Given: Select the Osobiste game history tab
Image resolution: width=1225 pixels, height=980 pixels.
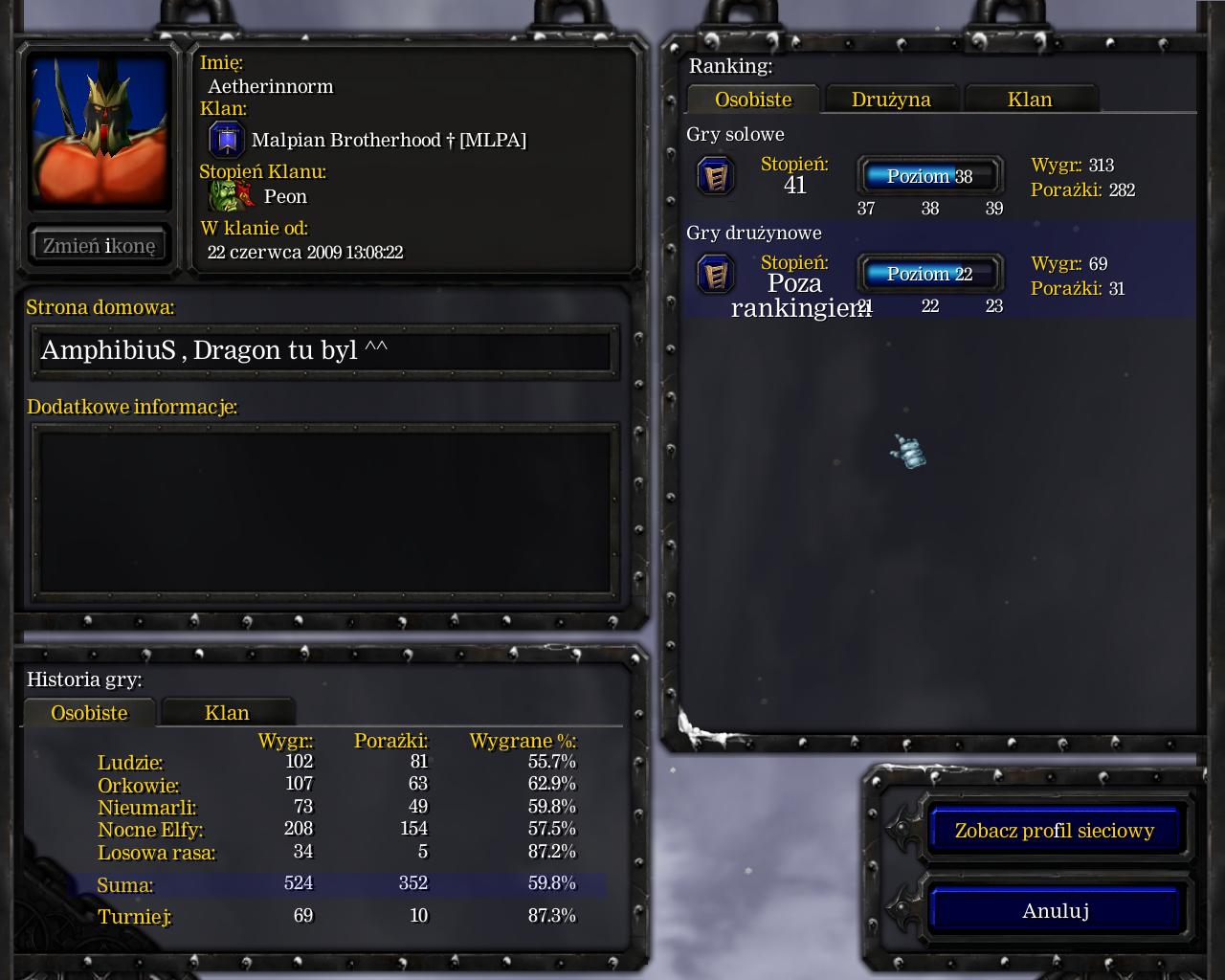Looking at the screenshot, I should pyautogui.click(x=89, y=713).
